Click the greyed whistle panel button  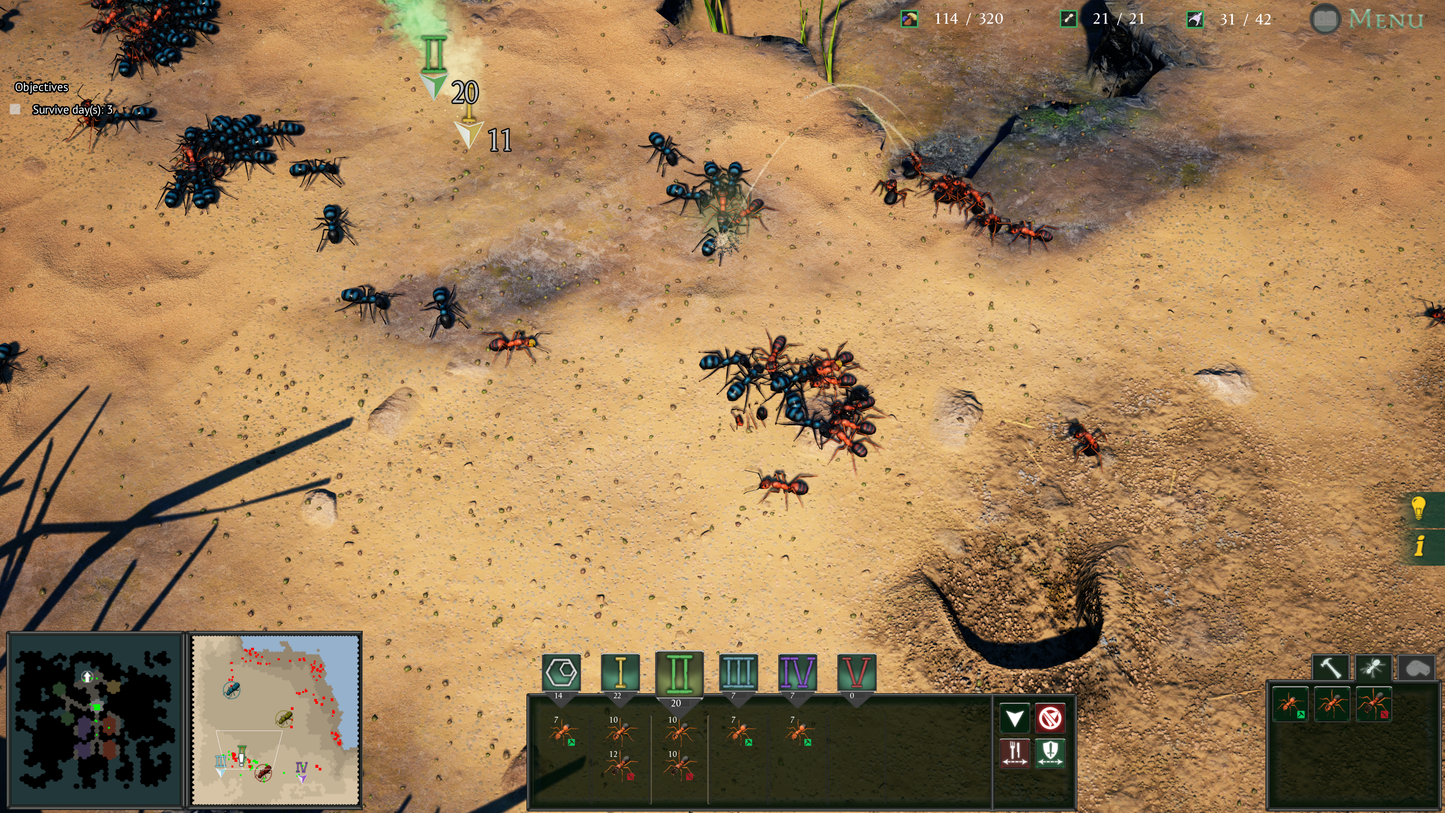[x=1417, y=667]
